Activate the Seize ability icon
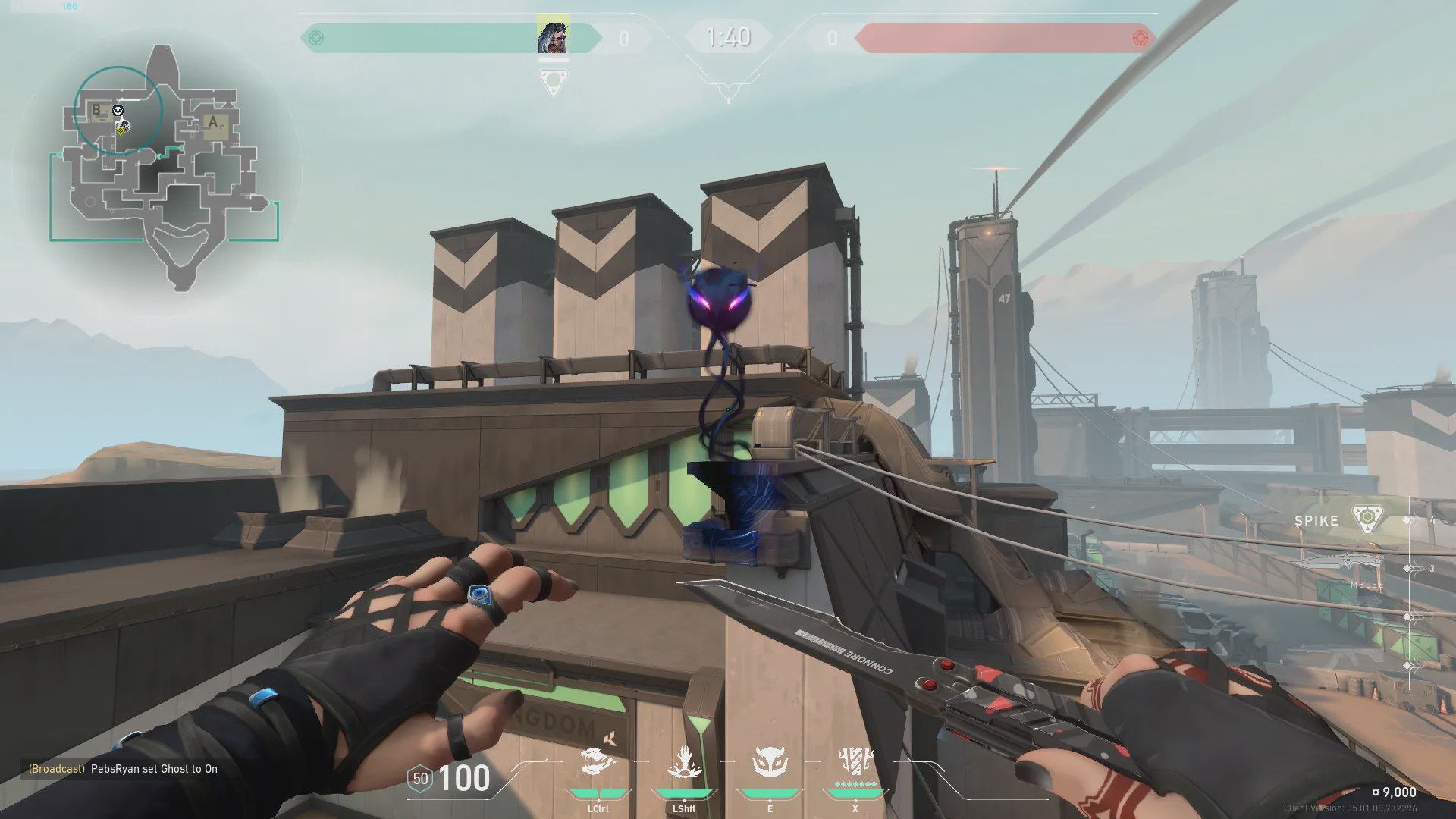Viewport: 1456px width, 819px height. coord(684,763)
